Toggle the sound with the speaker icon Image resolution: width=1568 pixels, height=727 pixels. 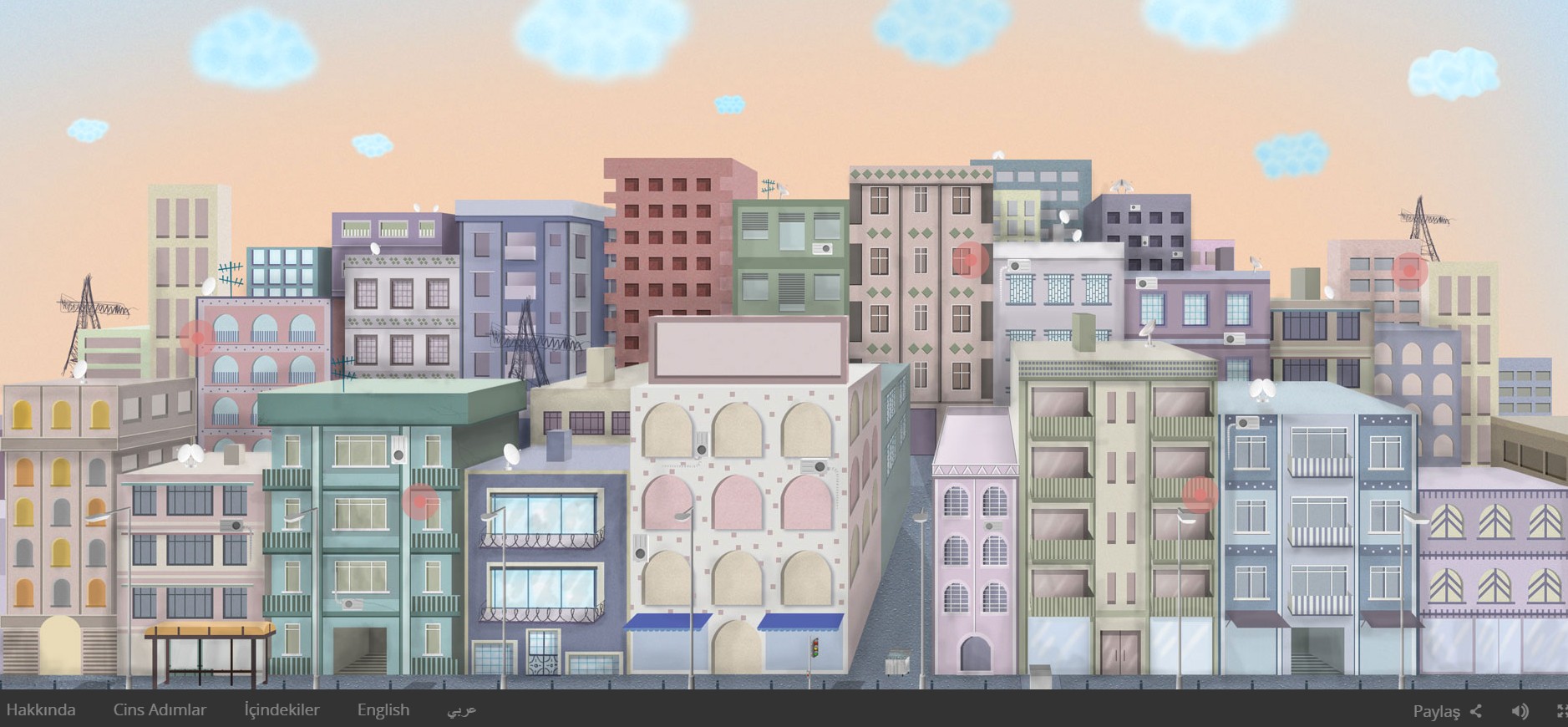[x=1520, y=711]
